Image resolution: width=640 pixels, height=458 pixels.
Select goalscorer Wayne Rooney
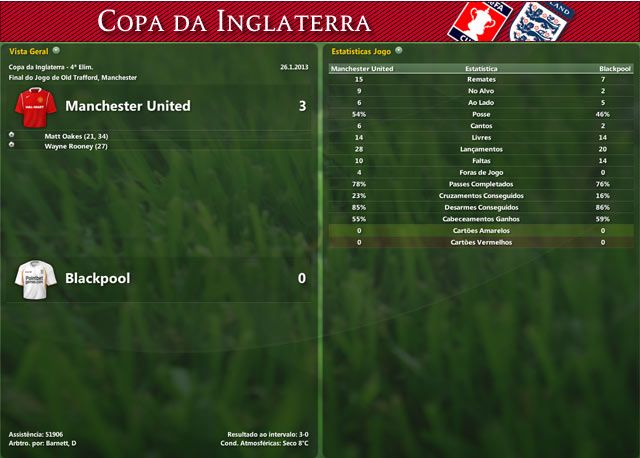pyautogui.click(x=68, y=146)
